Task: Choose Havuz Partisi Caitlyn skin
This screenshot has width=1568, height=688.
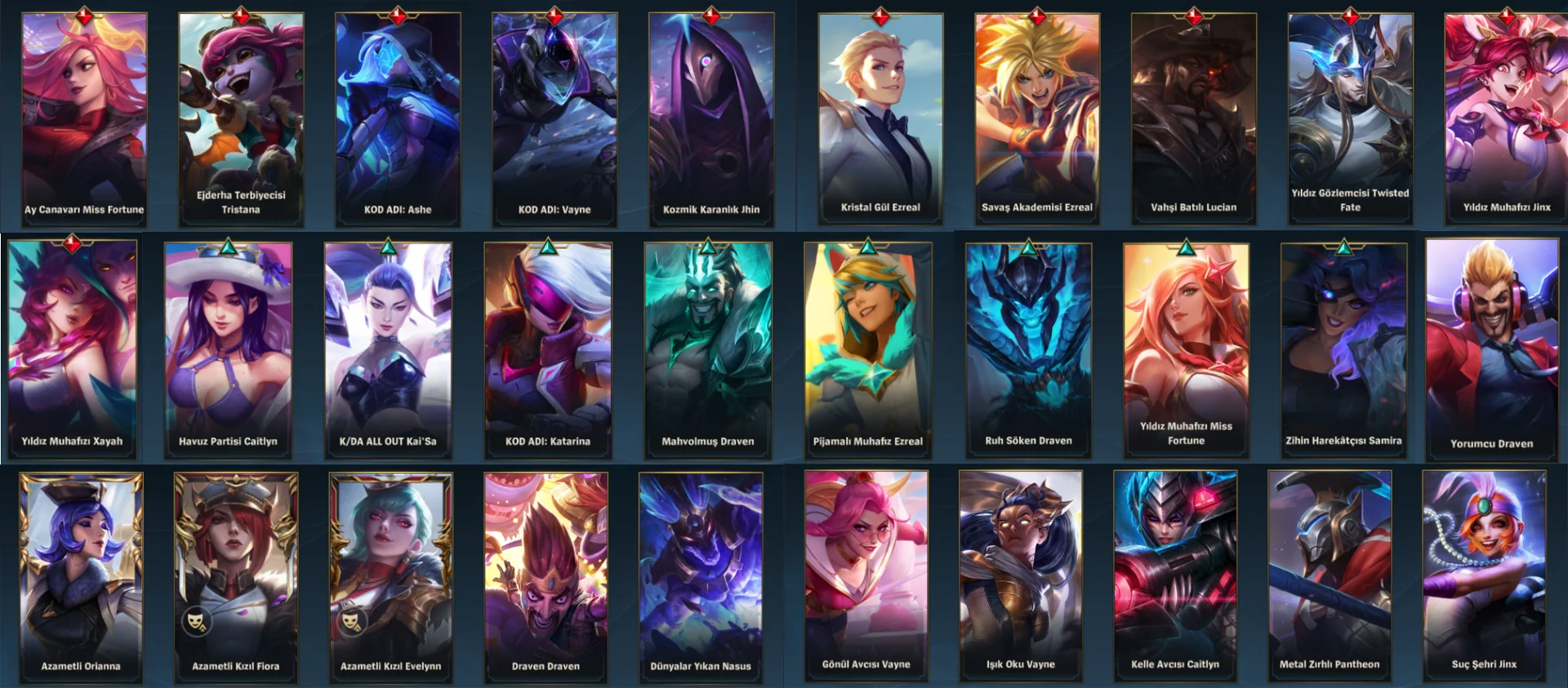Action: tap(228, 347)
